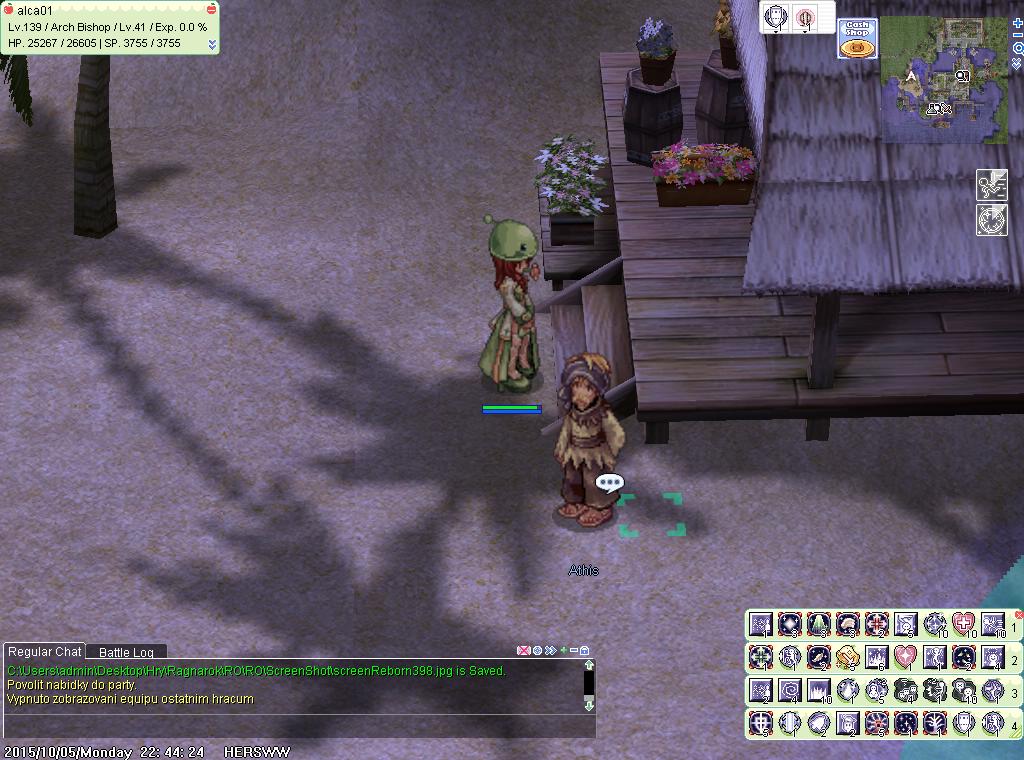The width and height of the screenshot is (1024, 760).
Task: Close the skill hotbar with red X
Action: pyautogui.click(x=1018, y=615)
